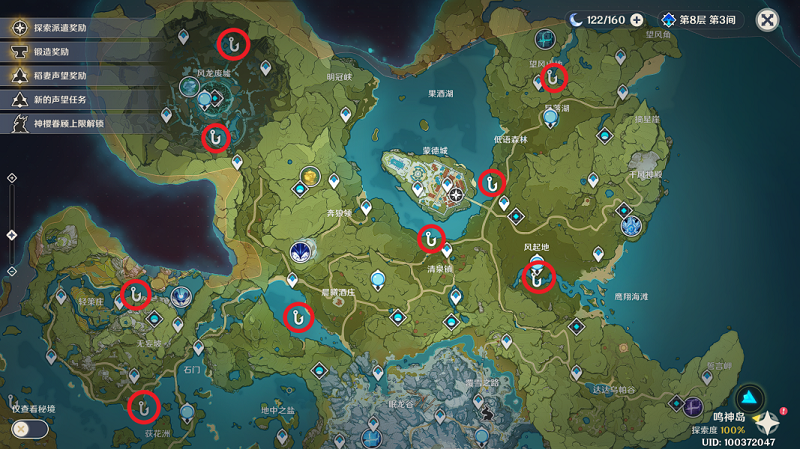Choose the fishing spot near 轻策庄
Viewport: 800px width, 449px height.
[x=135, y=293]
